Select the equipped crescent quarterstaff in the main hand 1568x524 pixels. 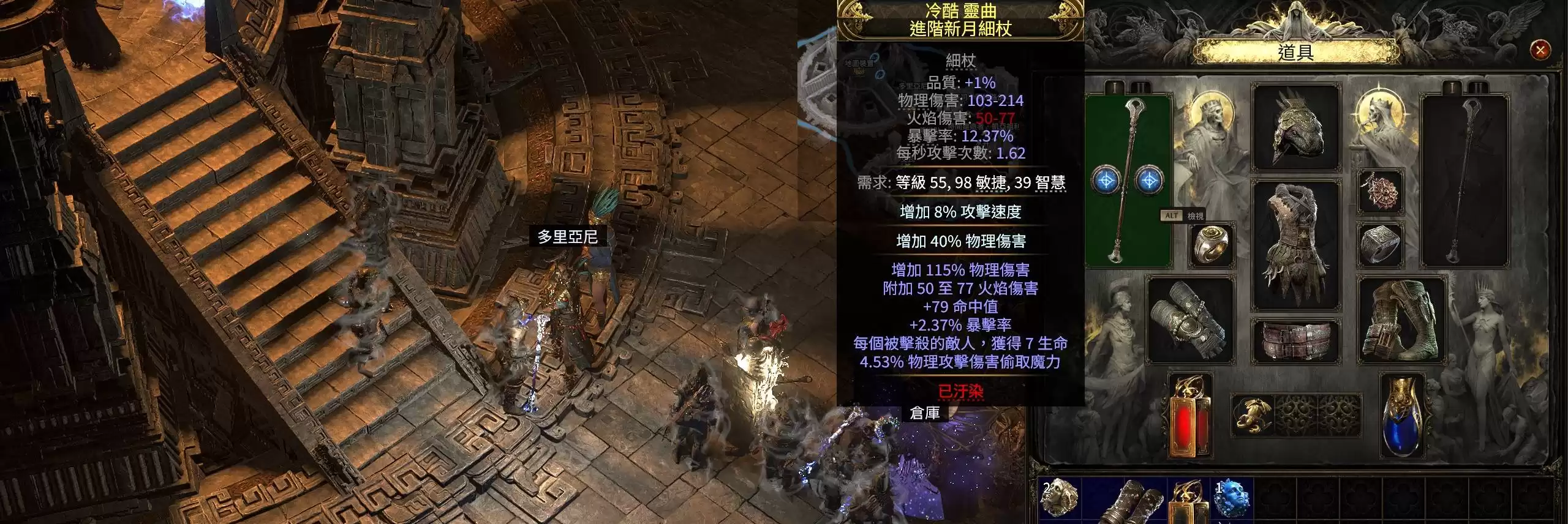tap(1128, 181)
